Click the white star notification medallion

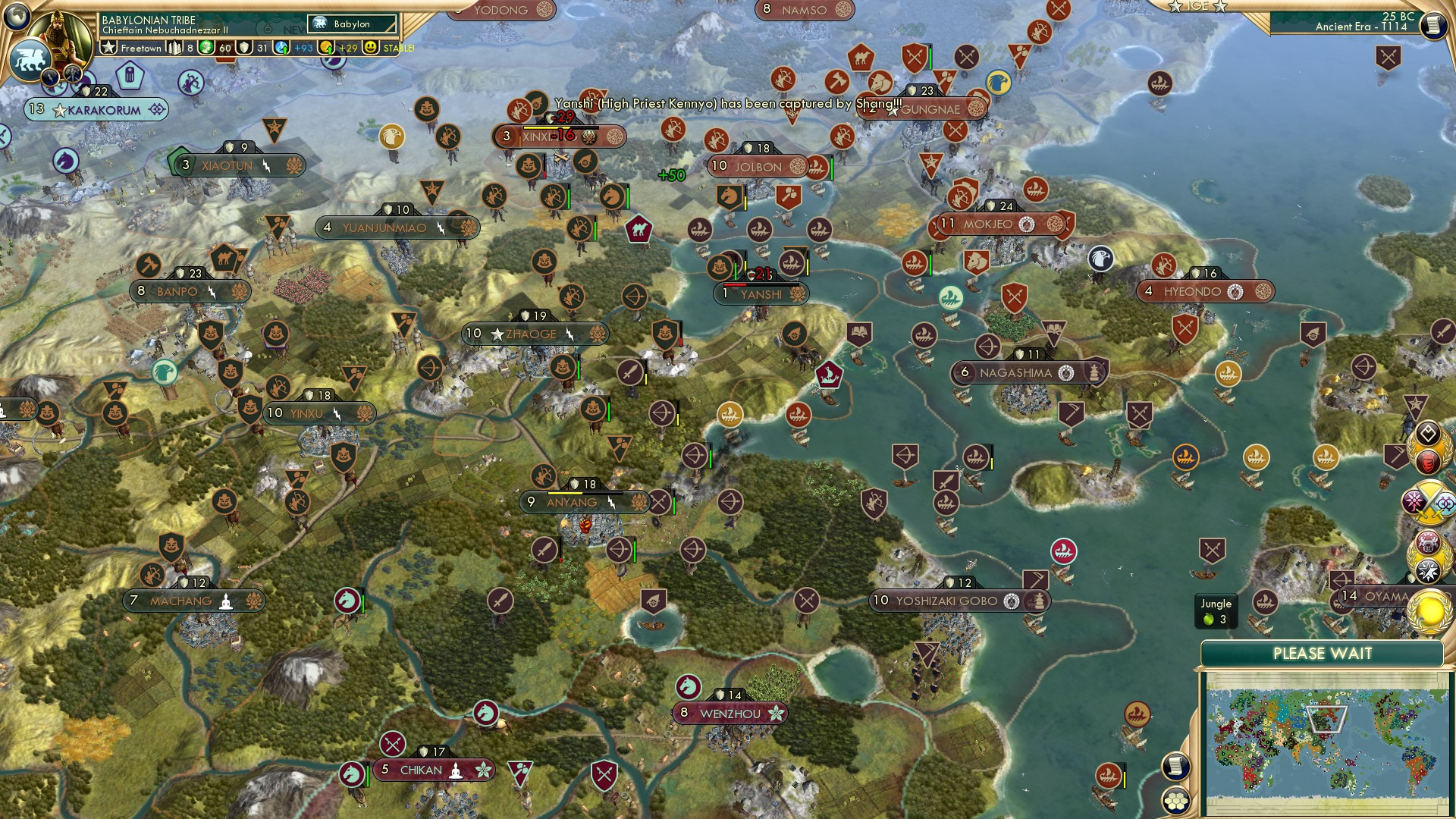pyautogui.click(x=1428, y=570)
